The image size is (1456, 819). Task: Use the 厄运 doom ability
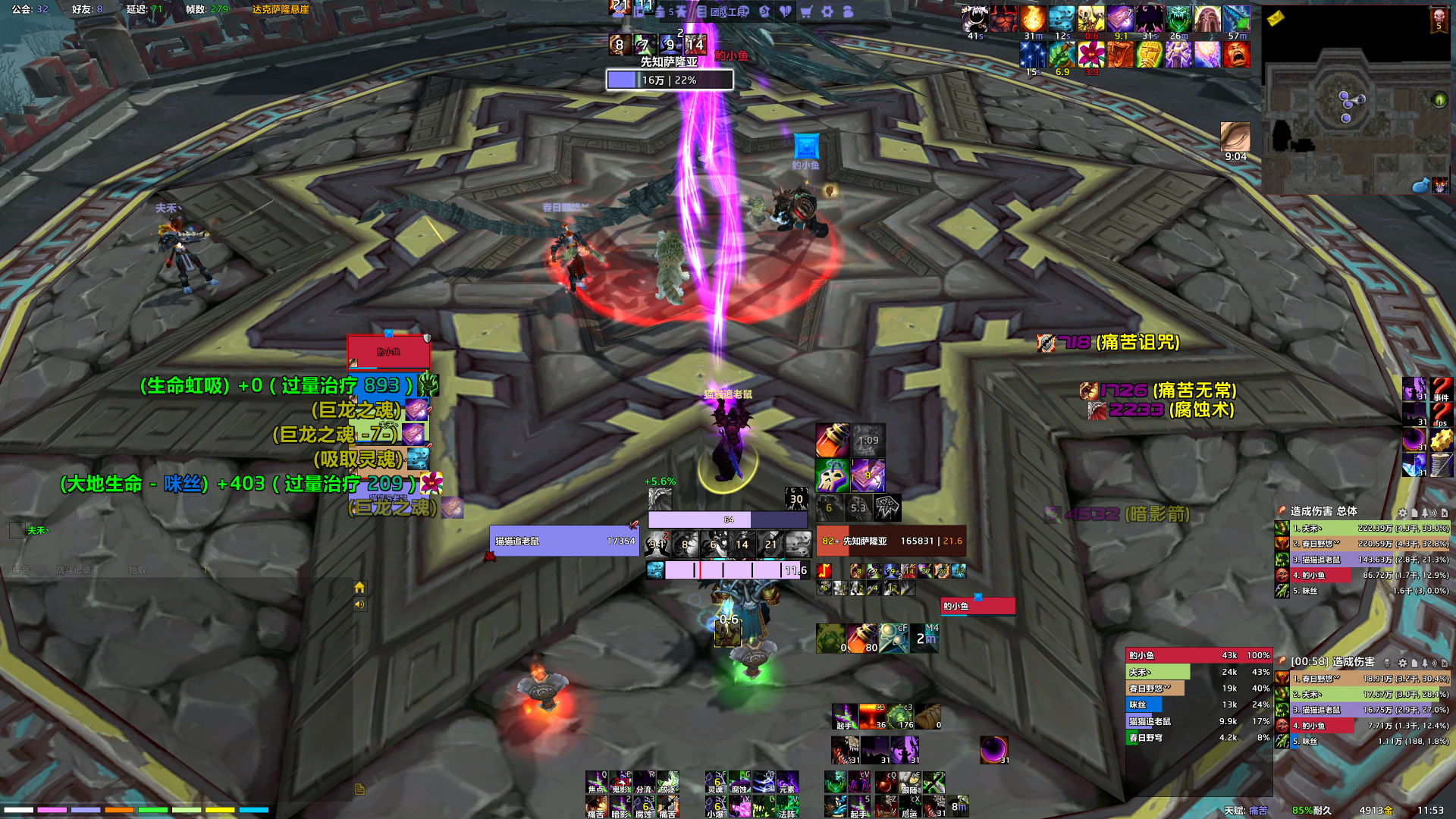pos(909,807)
